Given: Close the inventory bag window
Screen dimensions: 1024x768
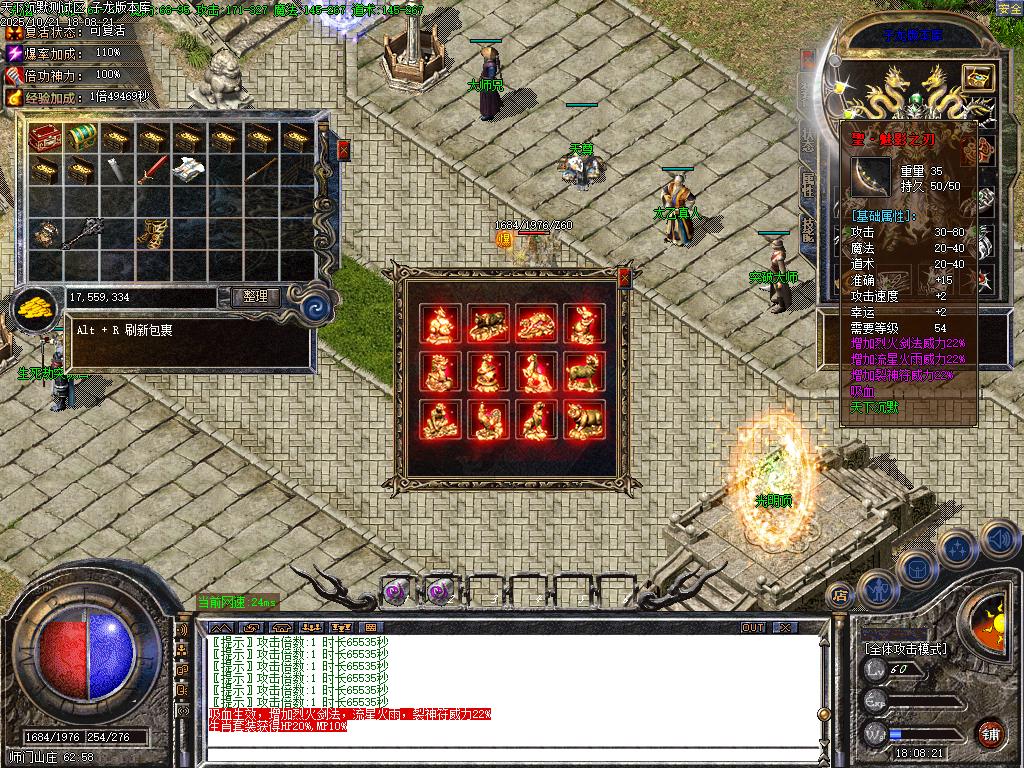Looking at the screenshot, I should 344,151.
